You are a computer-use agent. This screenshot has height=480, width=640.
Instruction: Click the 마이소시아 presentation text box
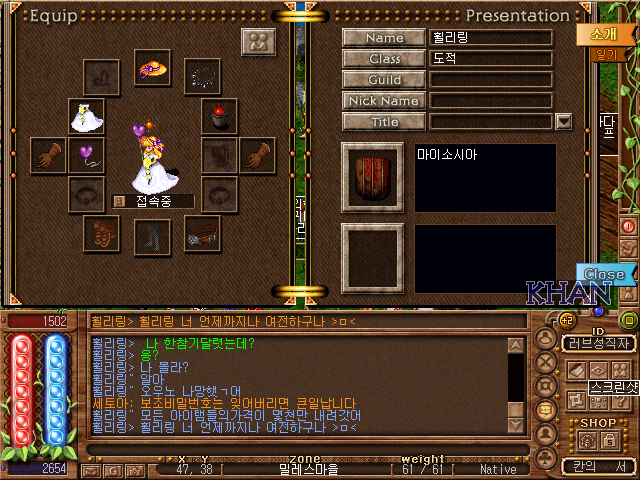click(x=485, y=177)
